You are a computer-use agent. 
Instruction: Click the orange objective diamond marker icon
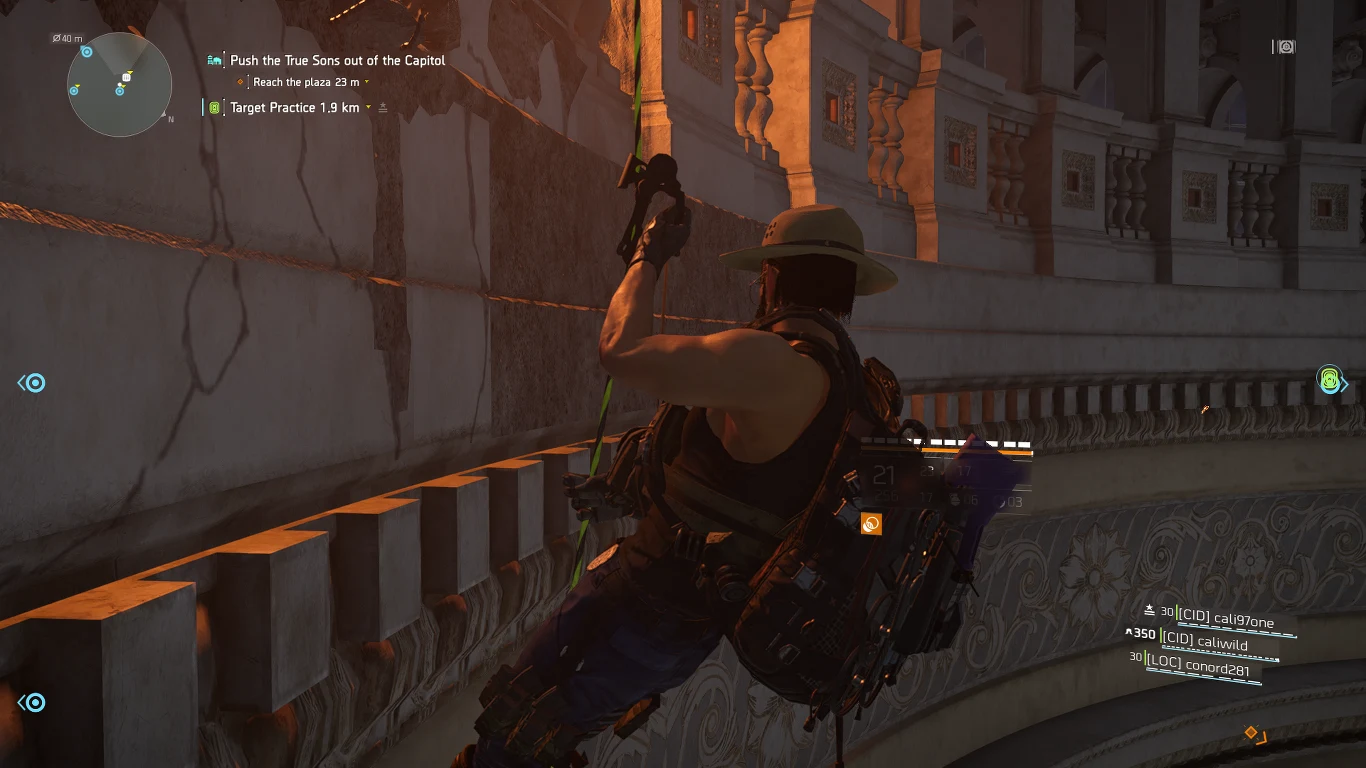pos(240,81)
